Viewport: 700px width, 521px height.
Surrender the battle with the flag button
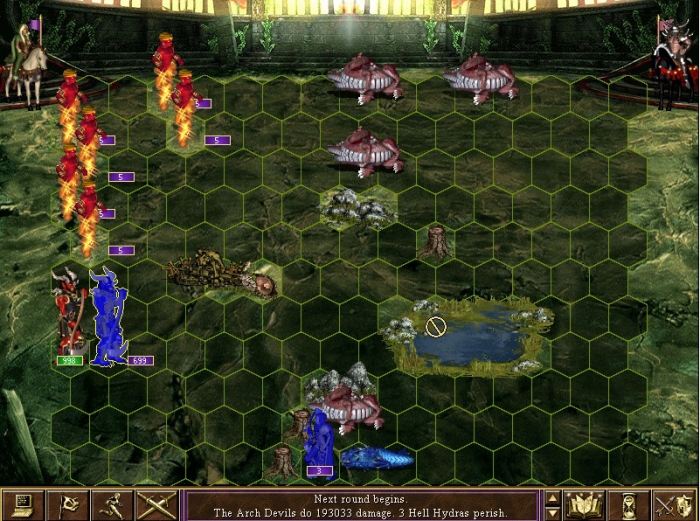pos(68,504)
